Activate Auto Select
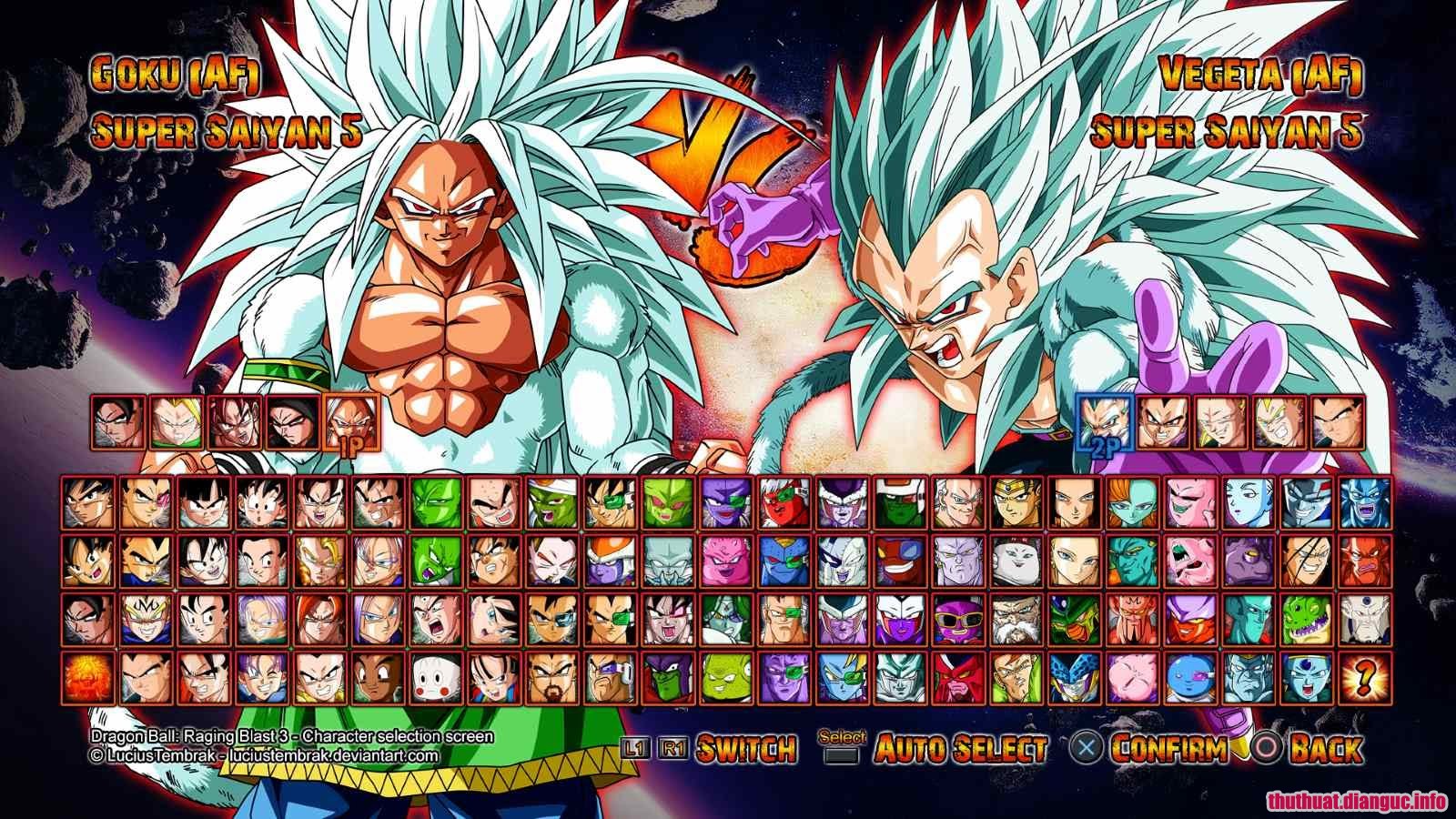This screenshot has width=1456, height=819. pos(960,748)
